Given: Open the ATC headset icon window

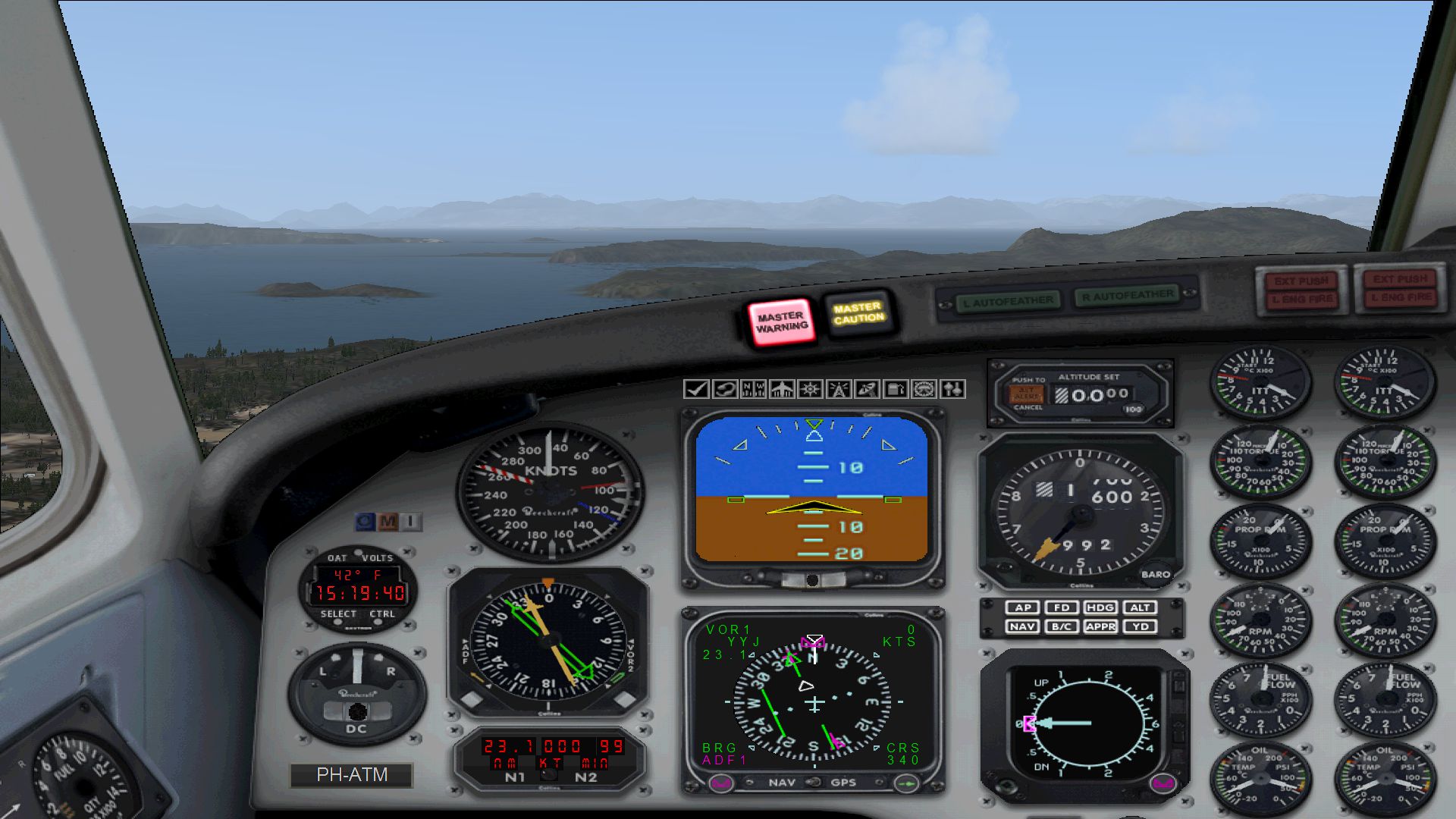Looking at the screenshot, I should [725, 390].
